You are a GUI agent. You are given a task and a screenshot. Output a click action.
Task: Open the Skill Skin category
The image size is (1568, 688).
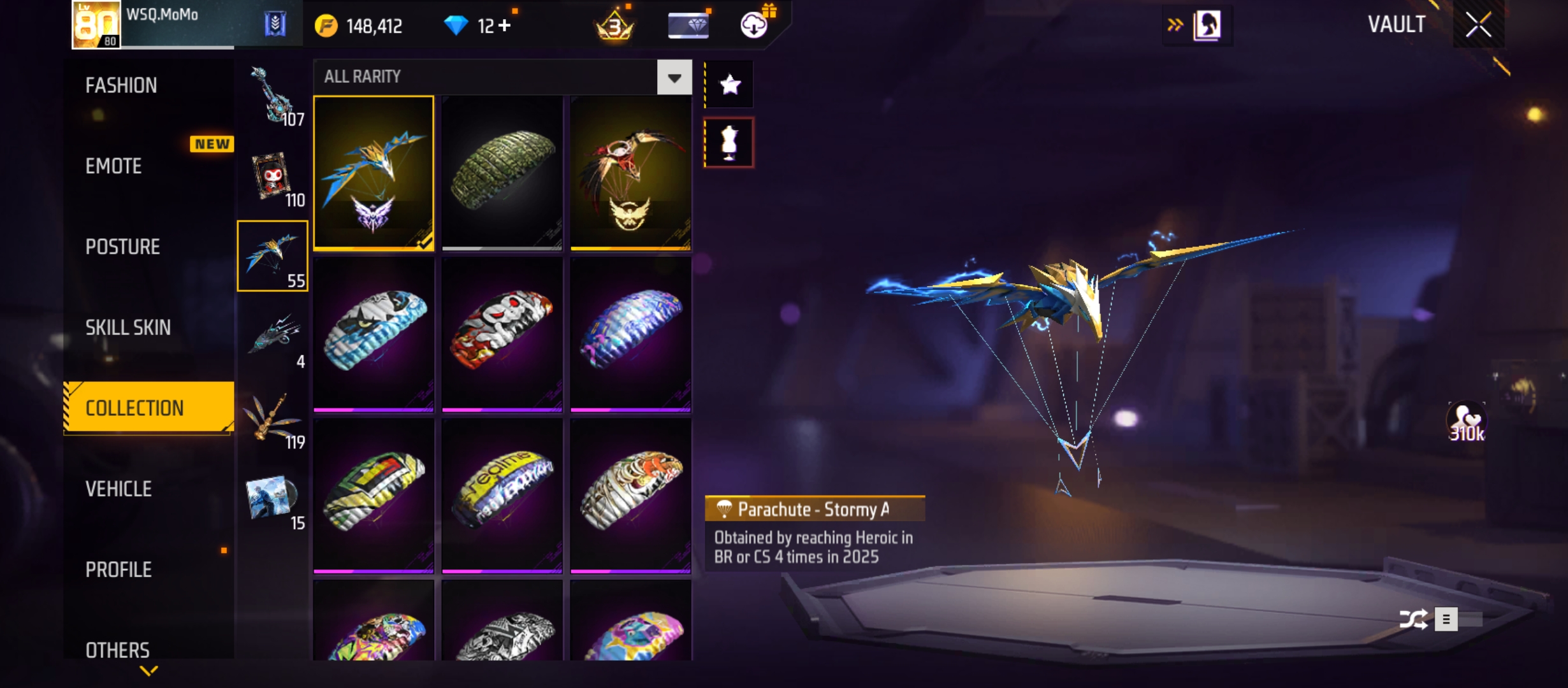tap(128, 327)
